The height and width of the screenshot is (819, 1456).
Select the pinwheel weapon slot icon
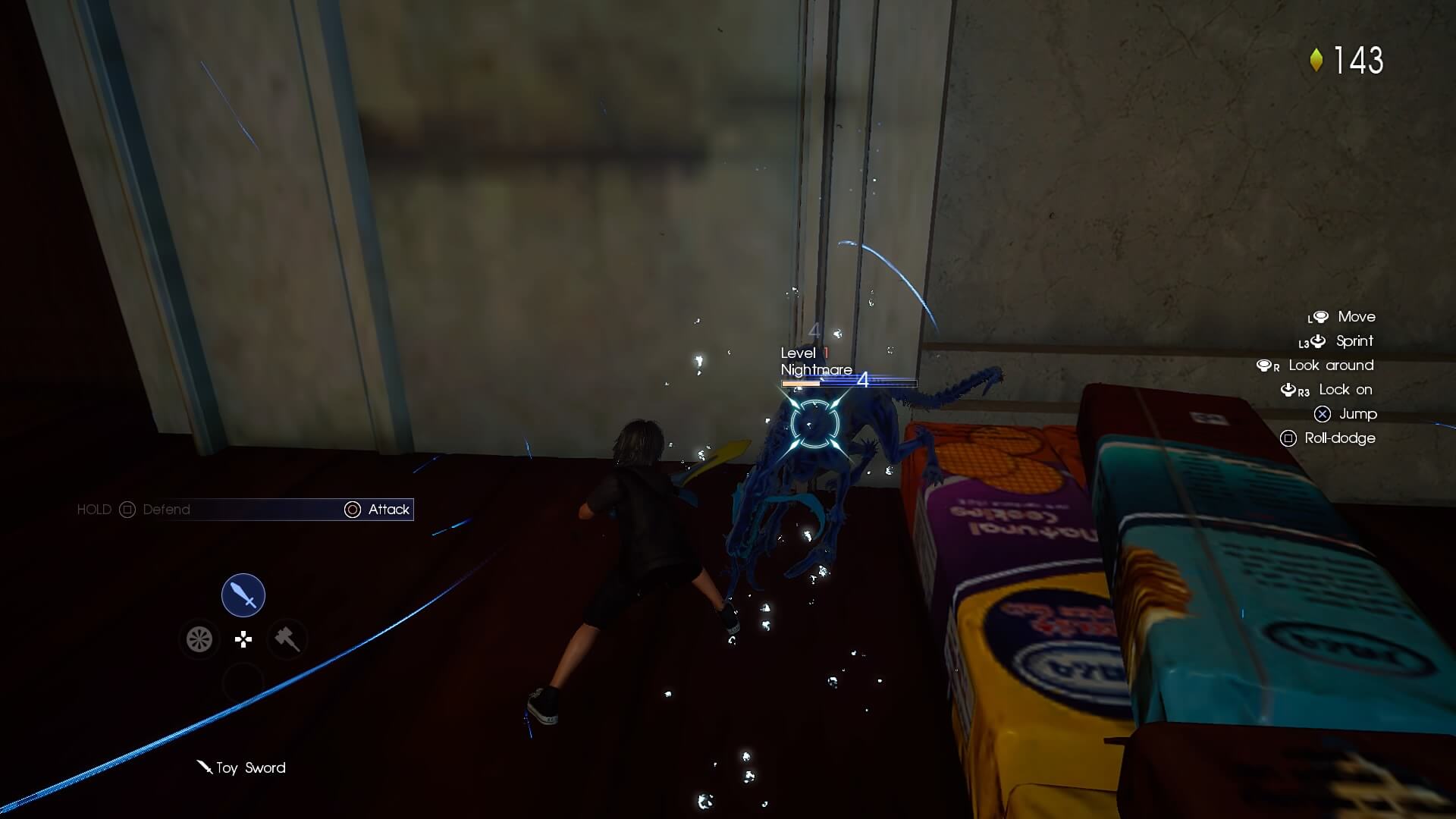199,639
